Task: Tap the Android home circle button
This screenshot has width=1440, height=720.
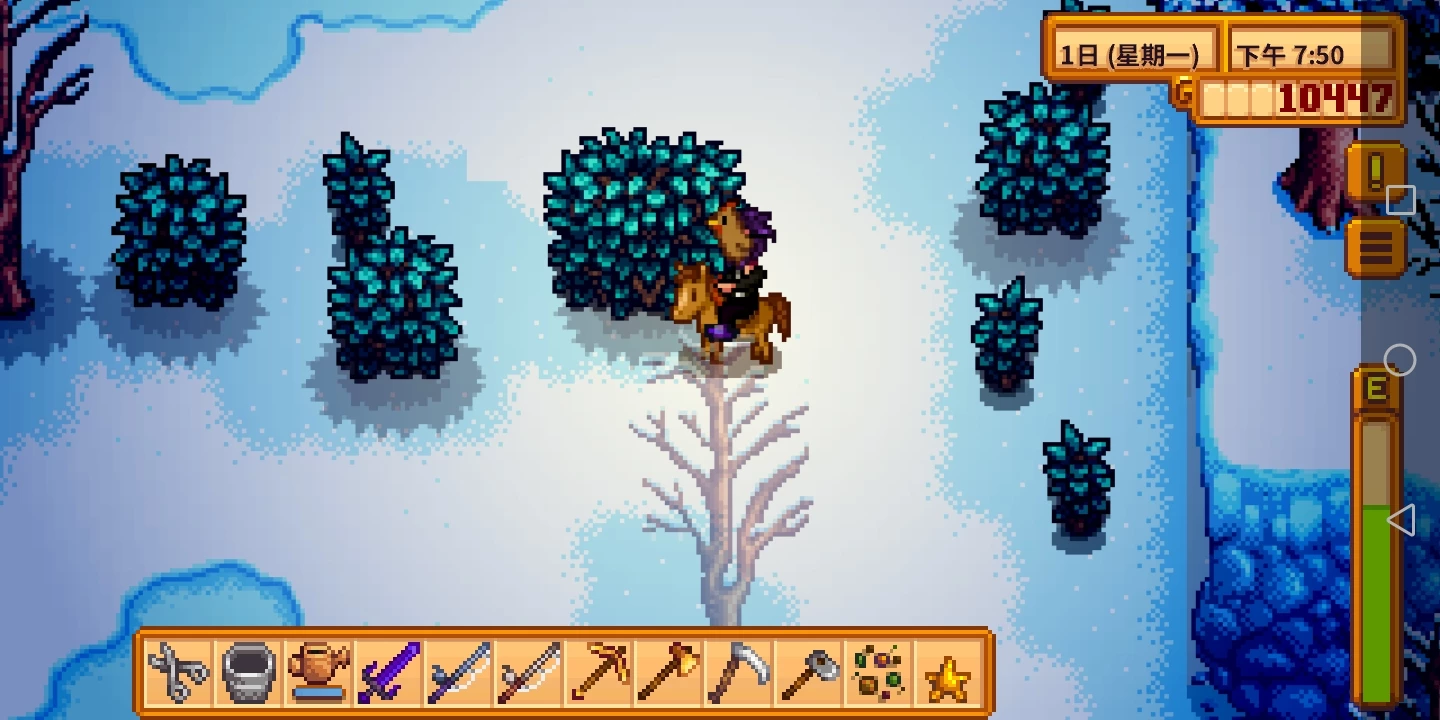Action: tap(1400, 360)
